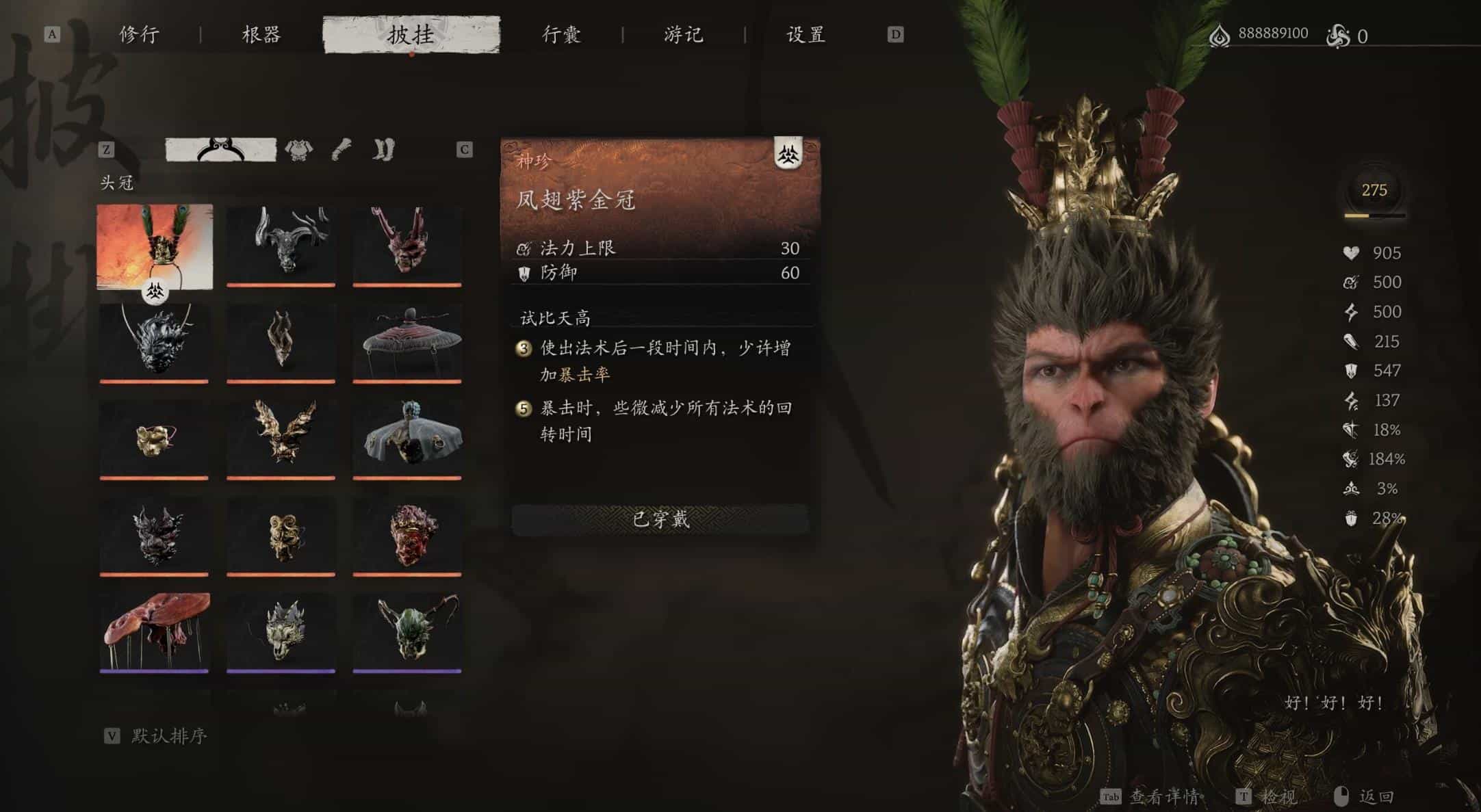Click the shield icon next to 防御 60
The image size is (1481, 812).
click(x=523, y=272)
